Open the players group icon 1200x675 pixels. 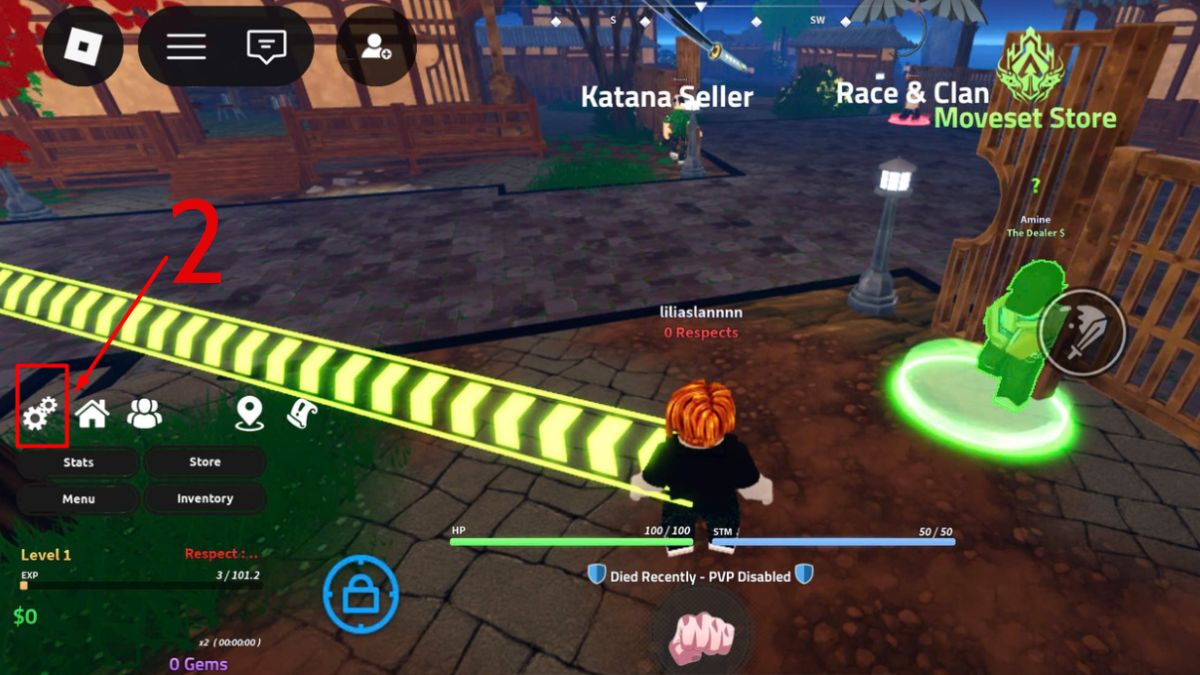(x=145, y=413)
